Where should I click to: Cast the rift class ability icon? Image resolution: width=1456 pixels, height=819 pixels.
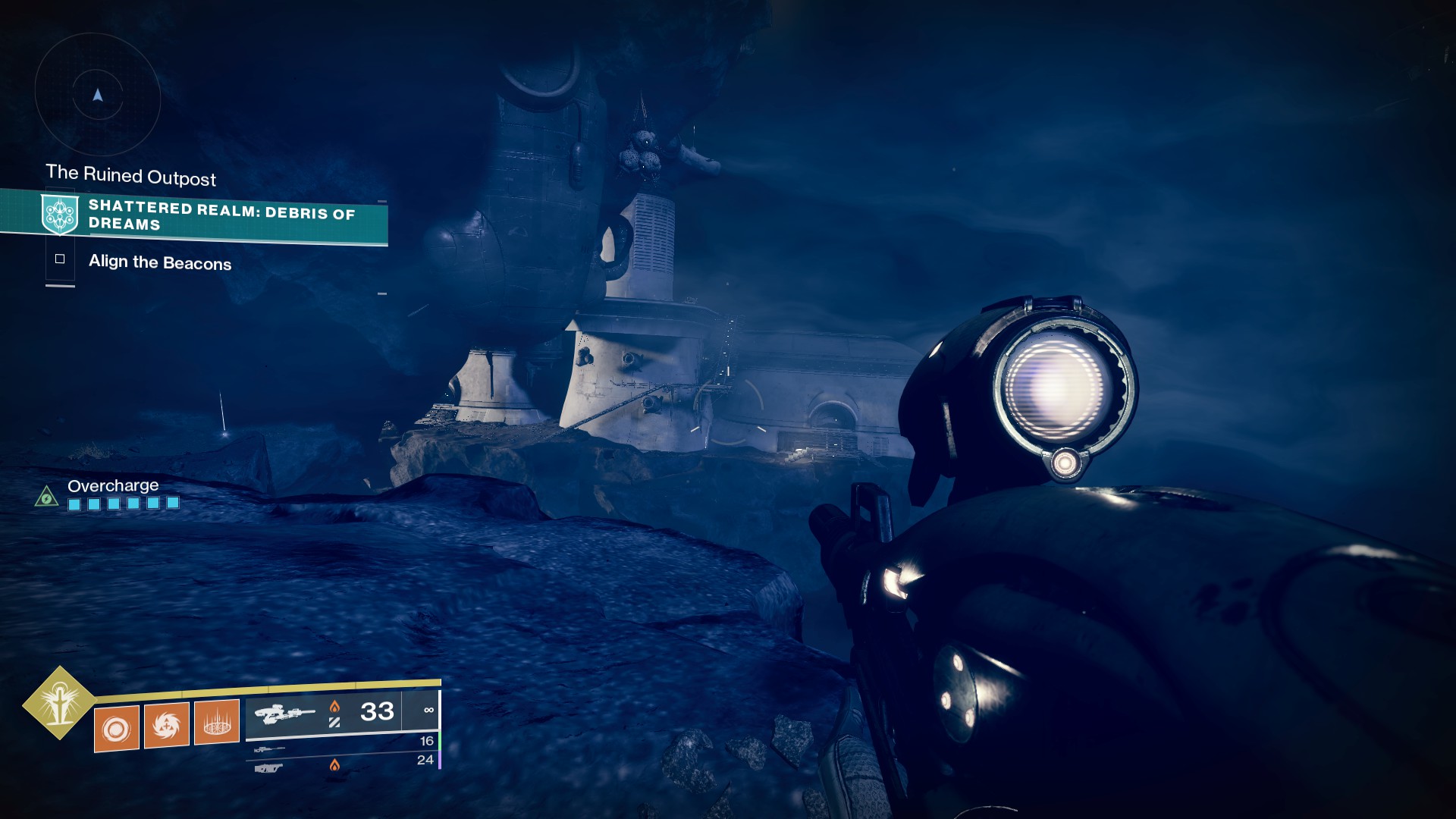217,722
